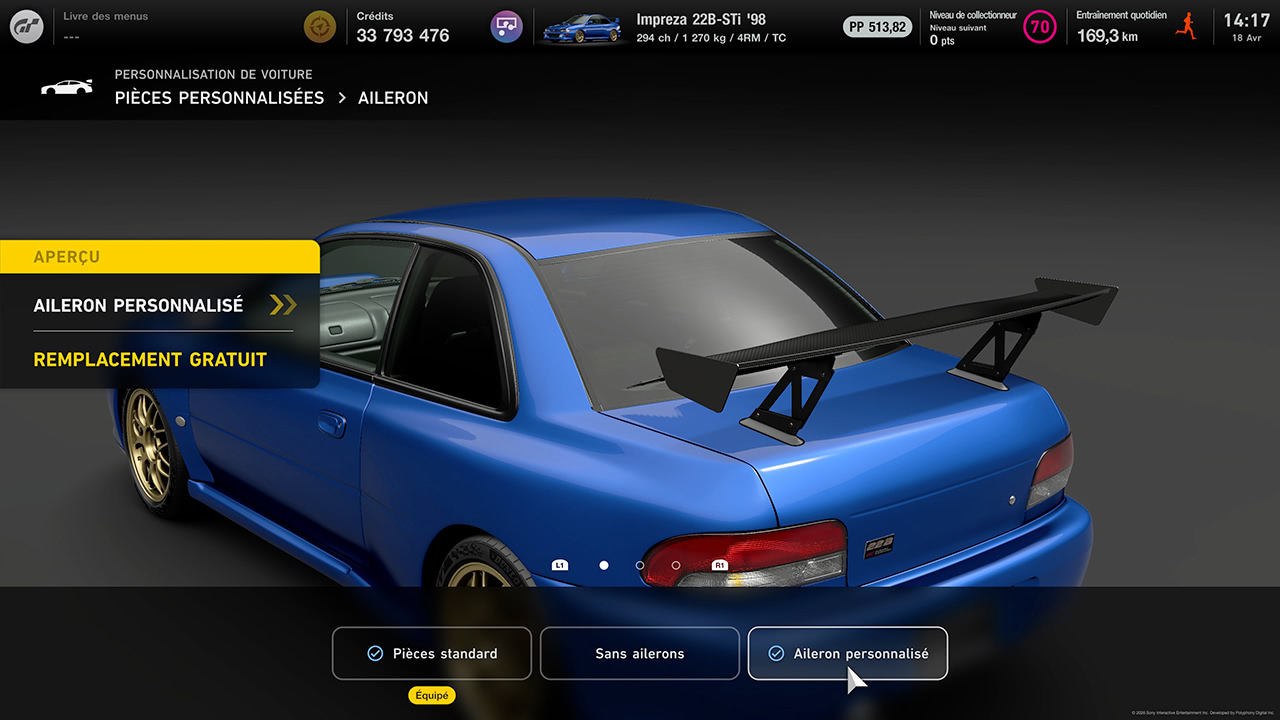Screen dimensions: 1280x720
Task: Open the daily workout runner icon
Action: (1187, 27)
